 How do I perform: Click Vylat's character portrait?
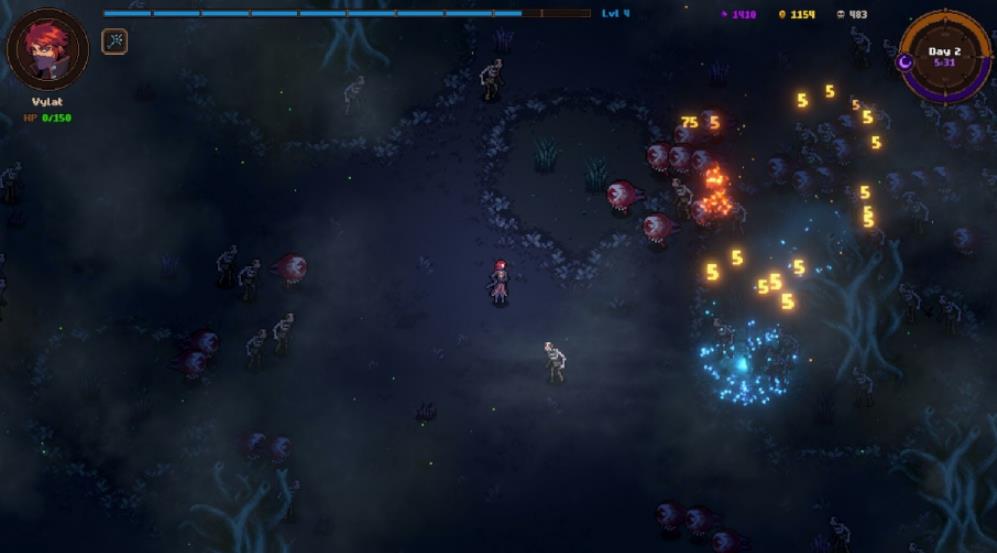pos(47,50)
